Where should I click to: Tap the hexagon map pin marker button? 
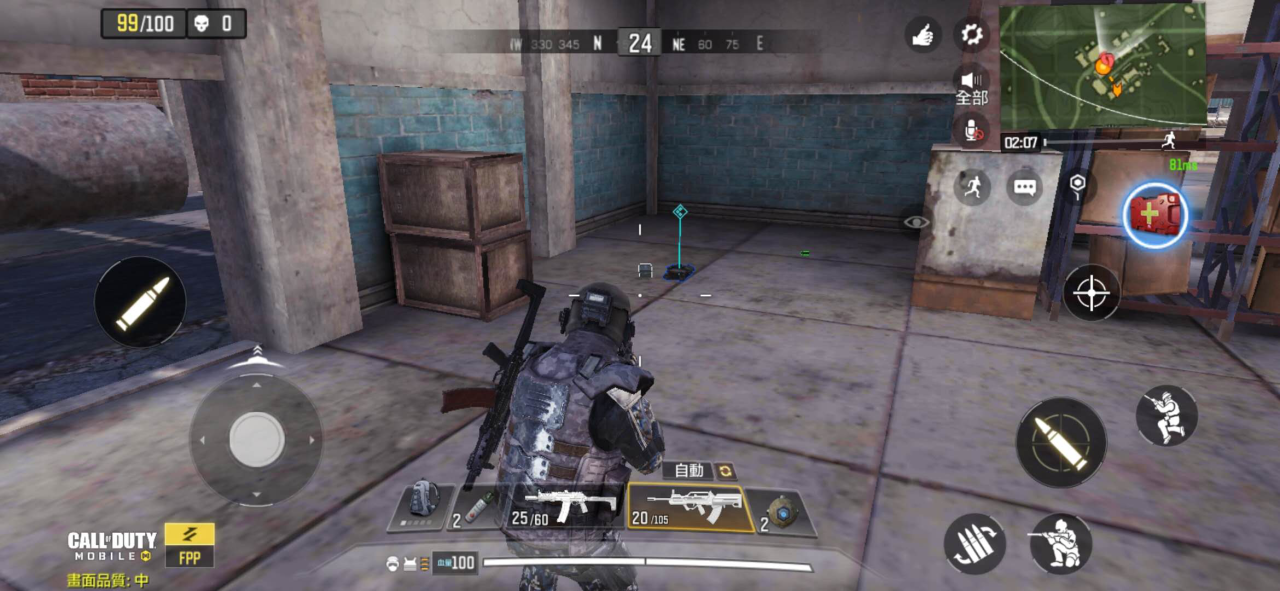tap(1077, 183)
